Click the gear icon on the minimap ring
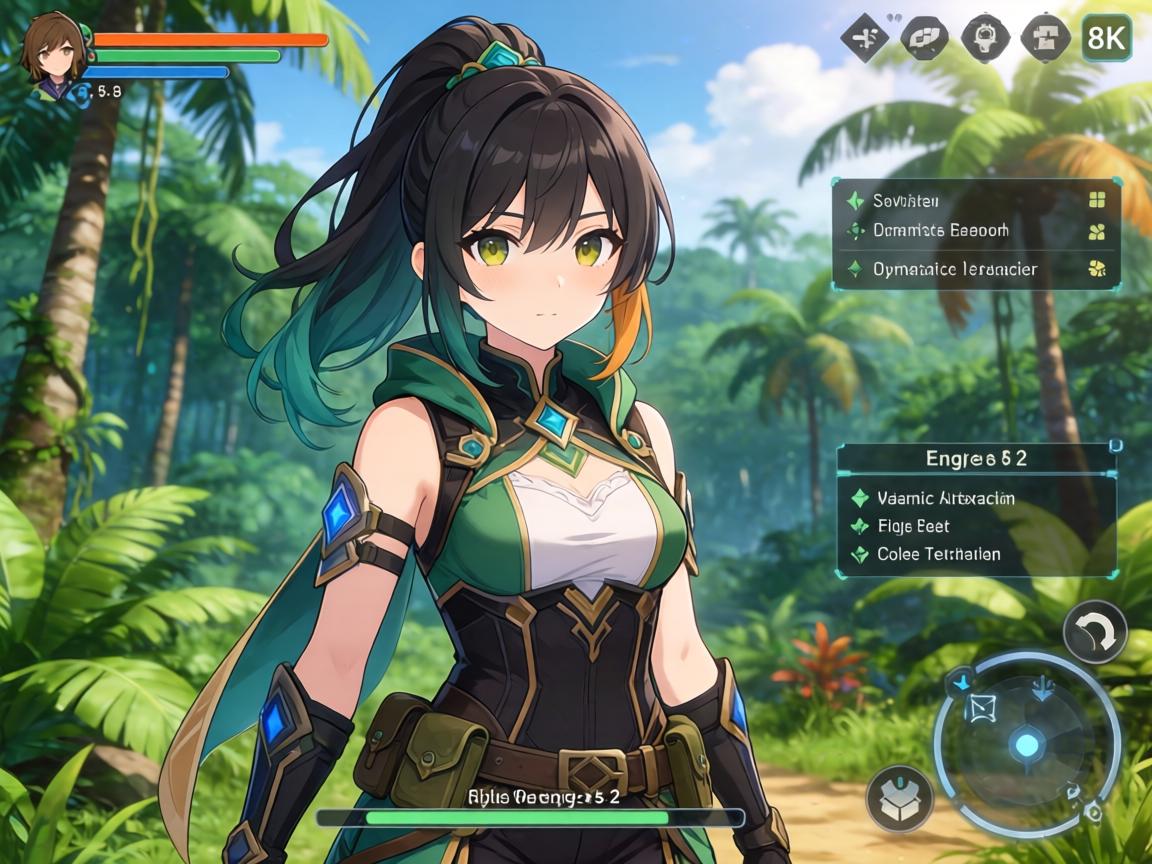This screenshot has height=864, width=1152. 1093,812
